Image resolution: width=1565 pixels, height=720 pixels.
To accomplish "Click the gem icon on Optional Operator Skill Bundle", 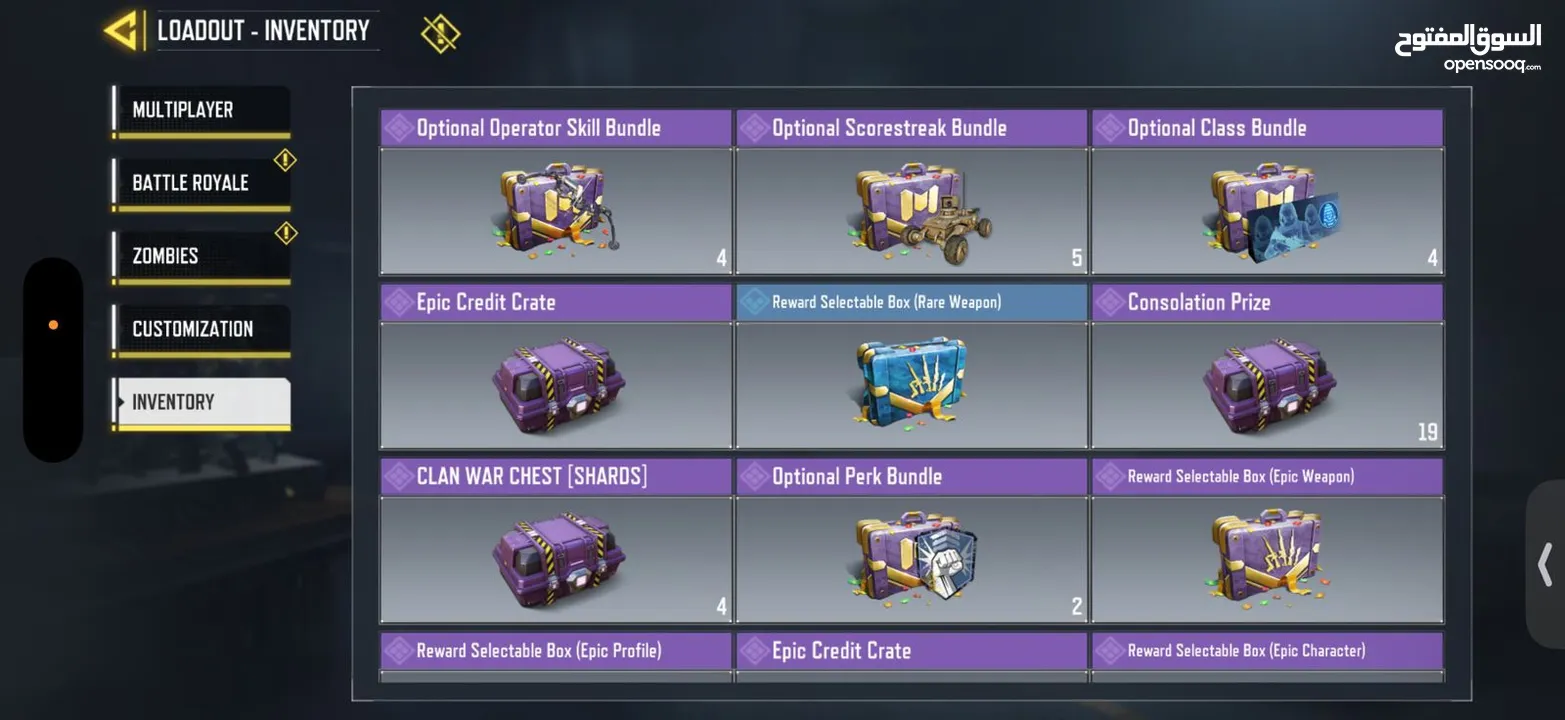I will click(399, 125).
